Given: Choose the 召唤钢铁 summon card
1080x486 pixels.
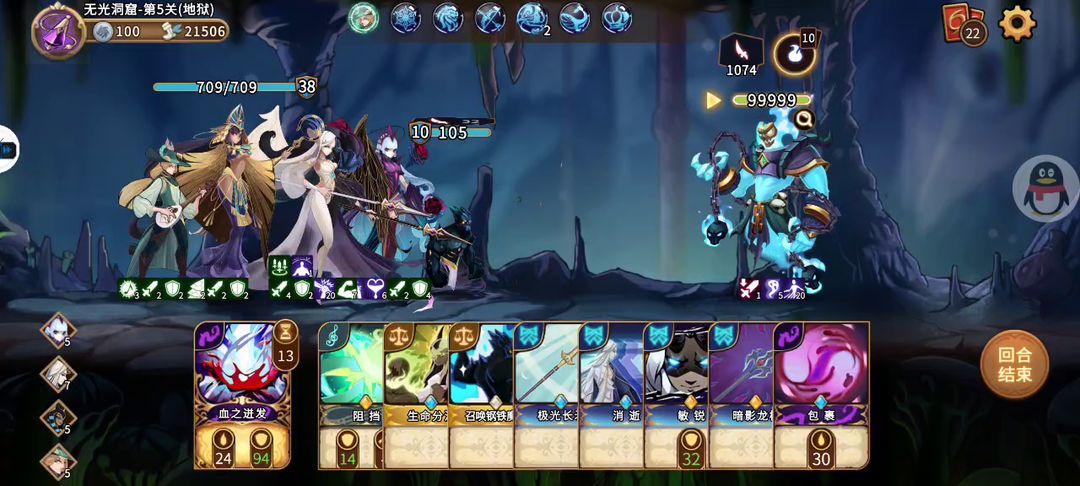Looking at the screenshot, I should coord(481,392).
